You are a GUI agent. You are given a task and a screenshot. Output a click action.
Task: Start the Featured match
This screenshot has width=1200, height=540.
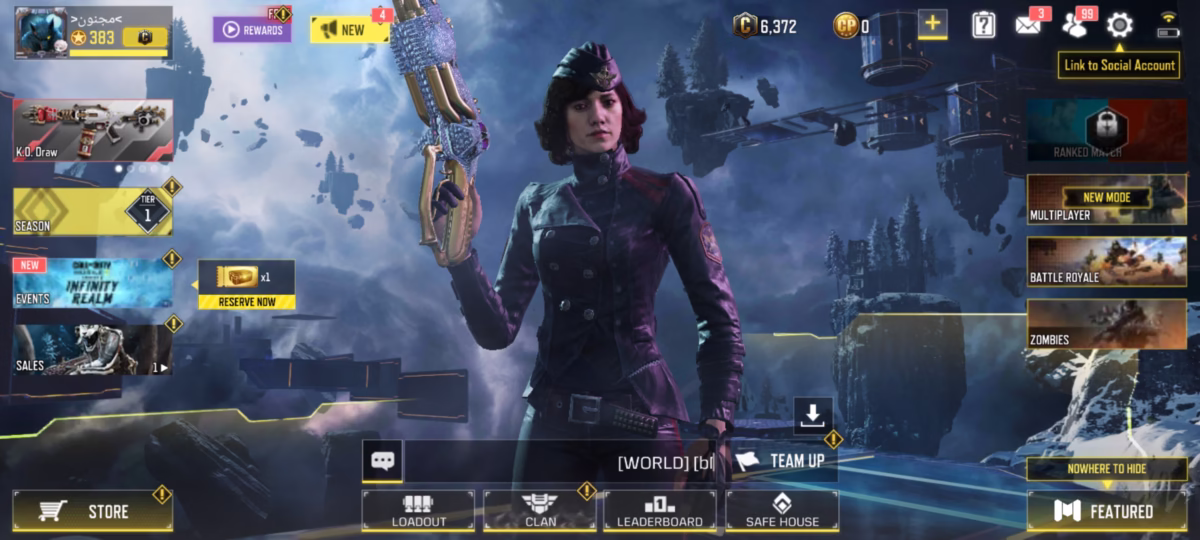1107,511
